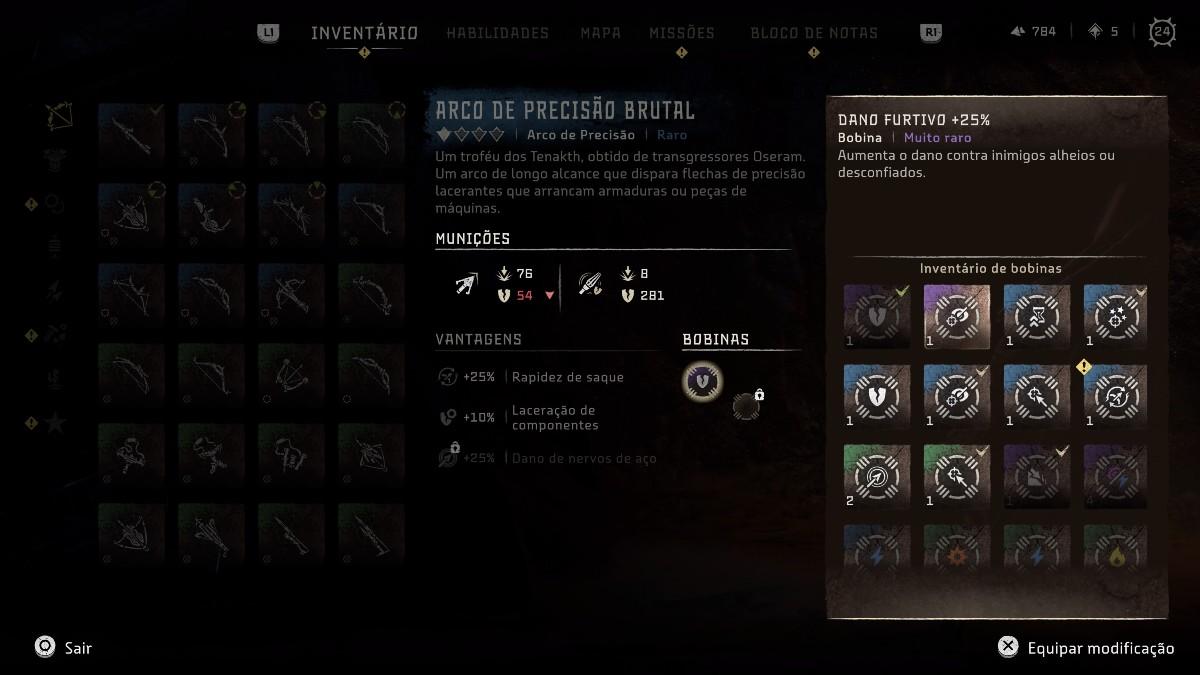The width and height of the screenshot is (1200, 675).
Task: Select the green target-arrow coil with count 2
Action: (876, 476)
